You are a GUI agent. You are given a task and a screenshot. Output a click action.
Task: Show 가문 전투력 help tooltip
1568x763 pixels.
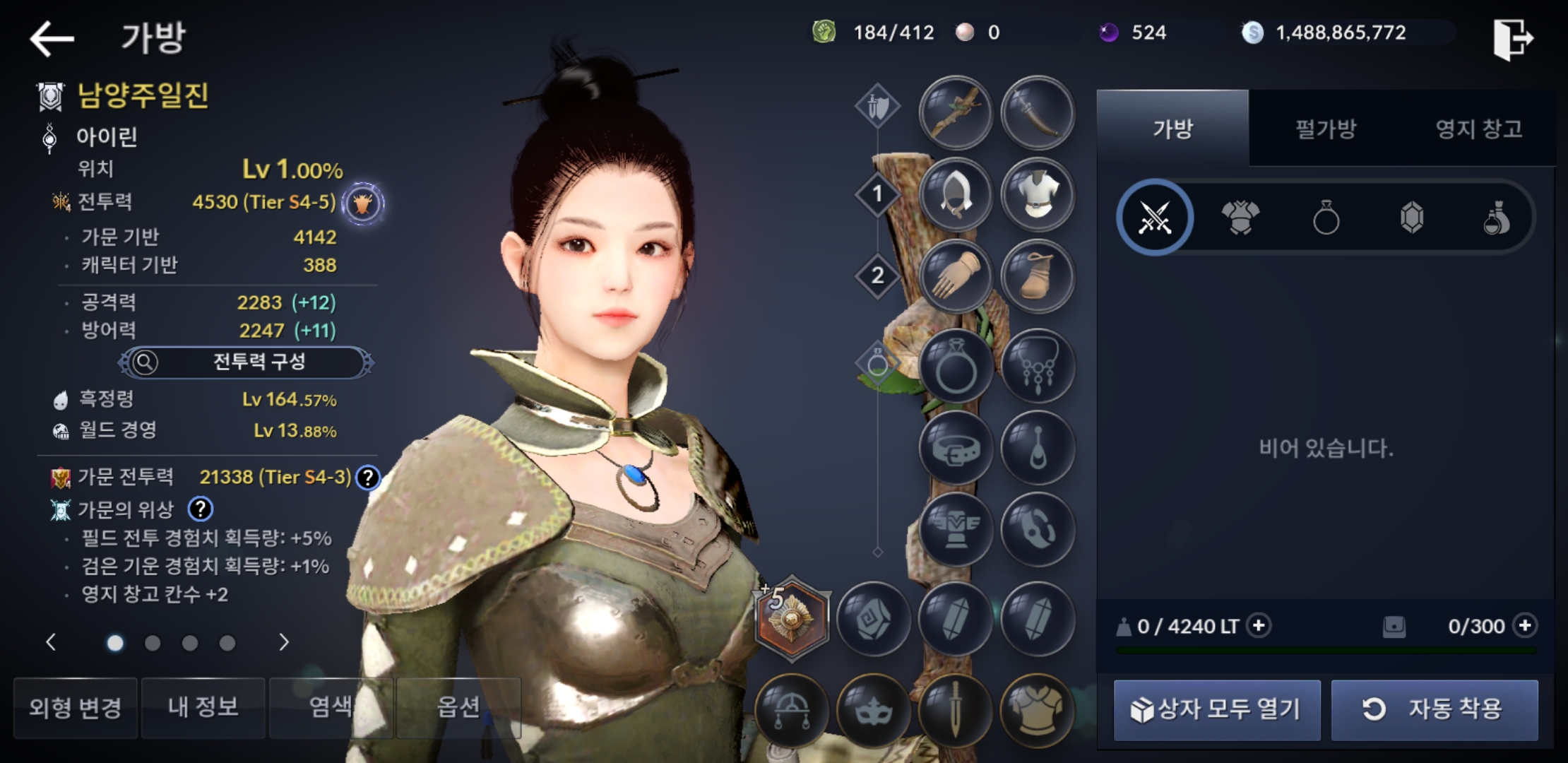[368, 478]
